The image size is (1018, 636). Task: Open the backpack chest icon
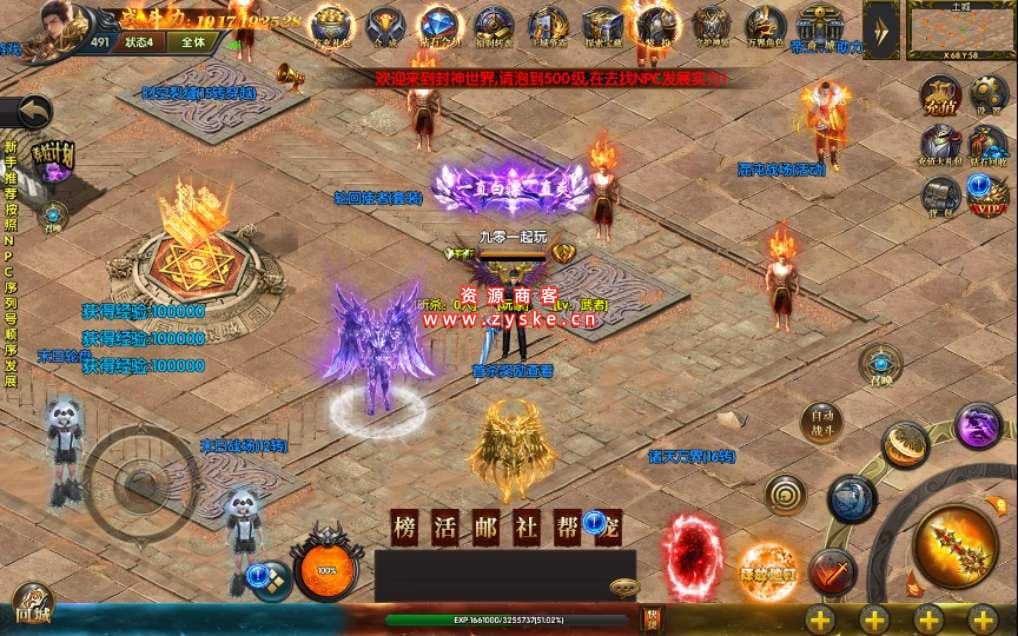point(940,195)
